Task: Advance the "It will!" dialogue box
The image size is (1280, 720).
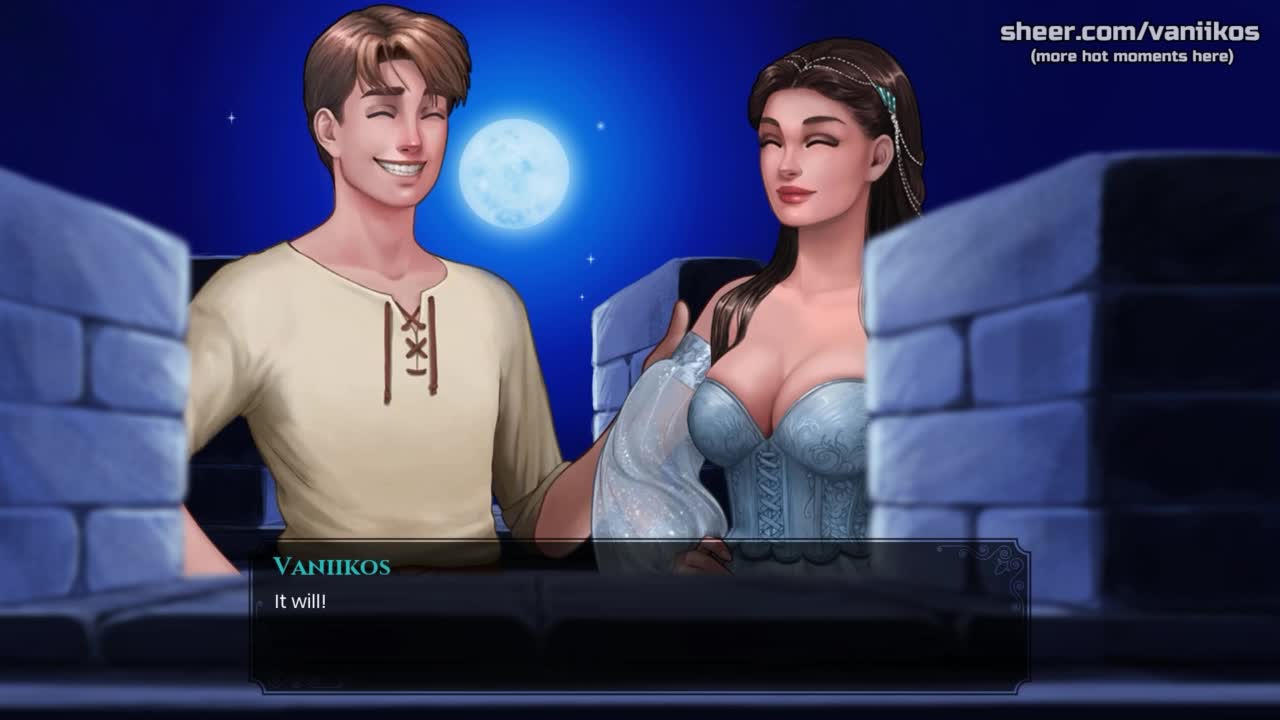Action: pos(638,620)
